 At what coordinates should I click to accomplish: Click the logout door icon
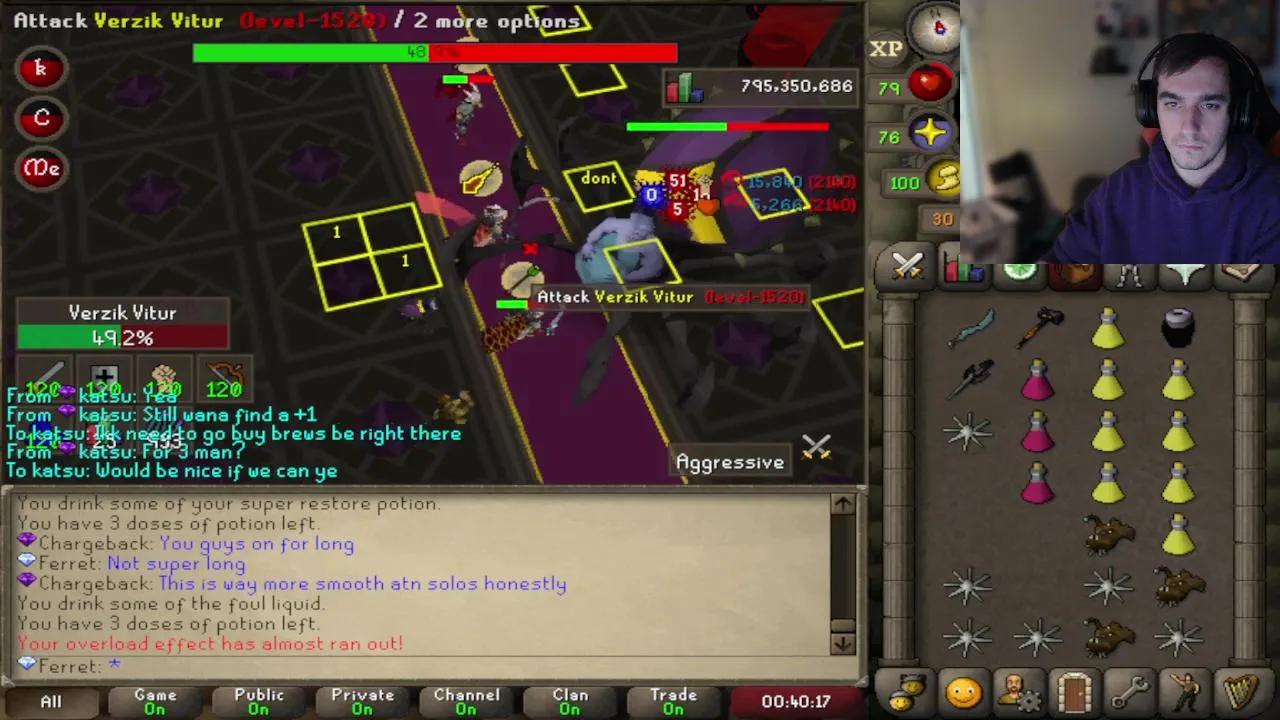coord(1073,690)
